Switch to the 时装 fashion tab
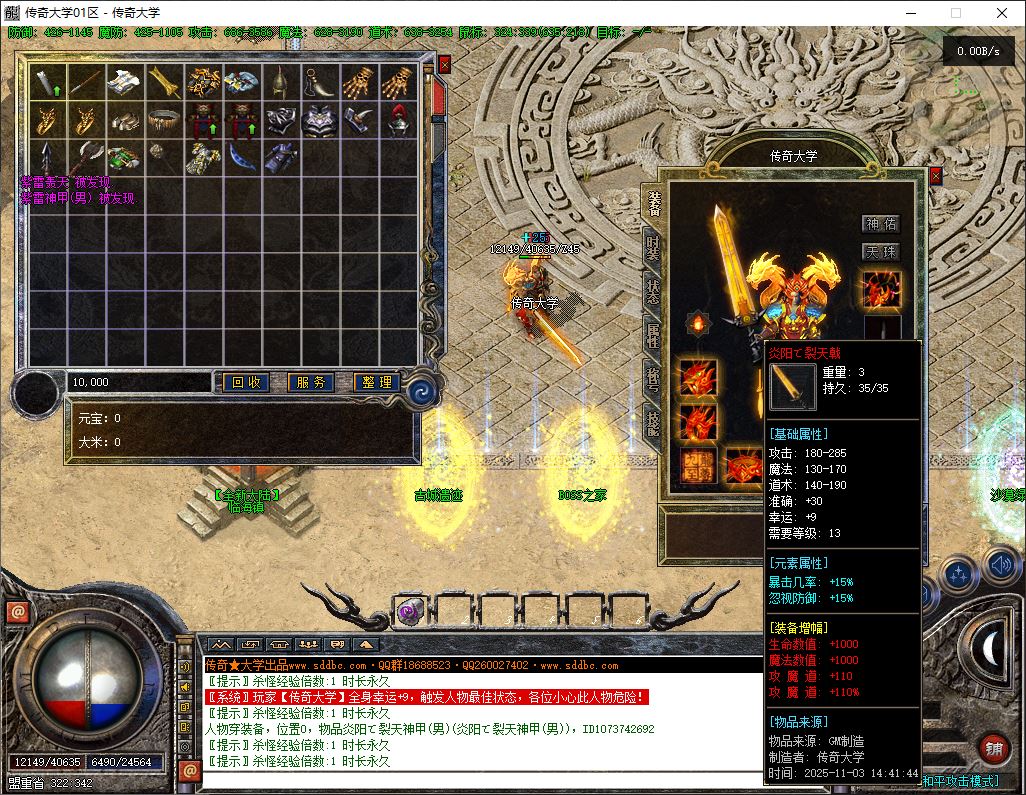This screenshot has width=1026, height=795. pyautogui.click(x=652, y=247)
